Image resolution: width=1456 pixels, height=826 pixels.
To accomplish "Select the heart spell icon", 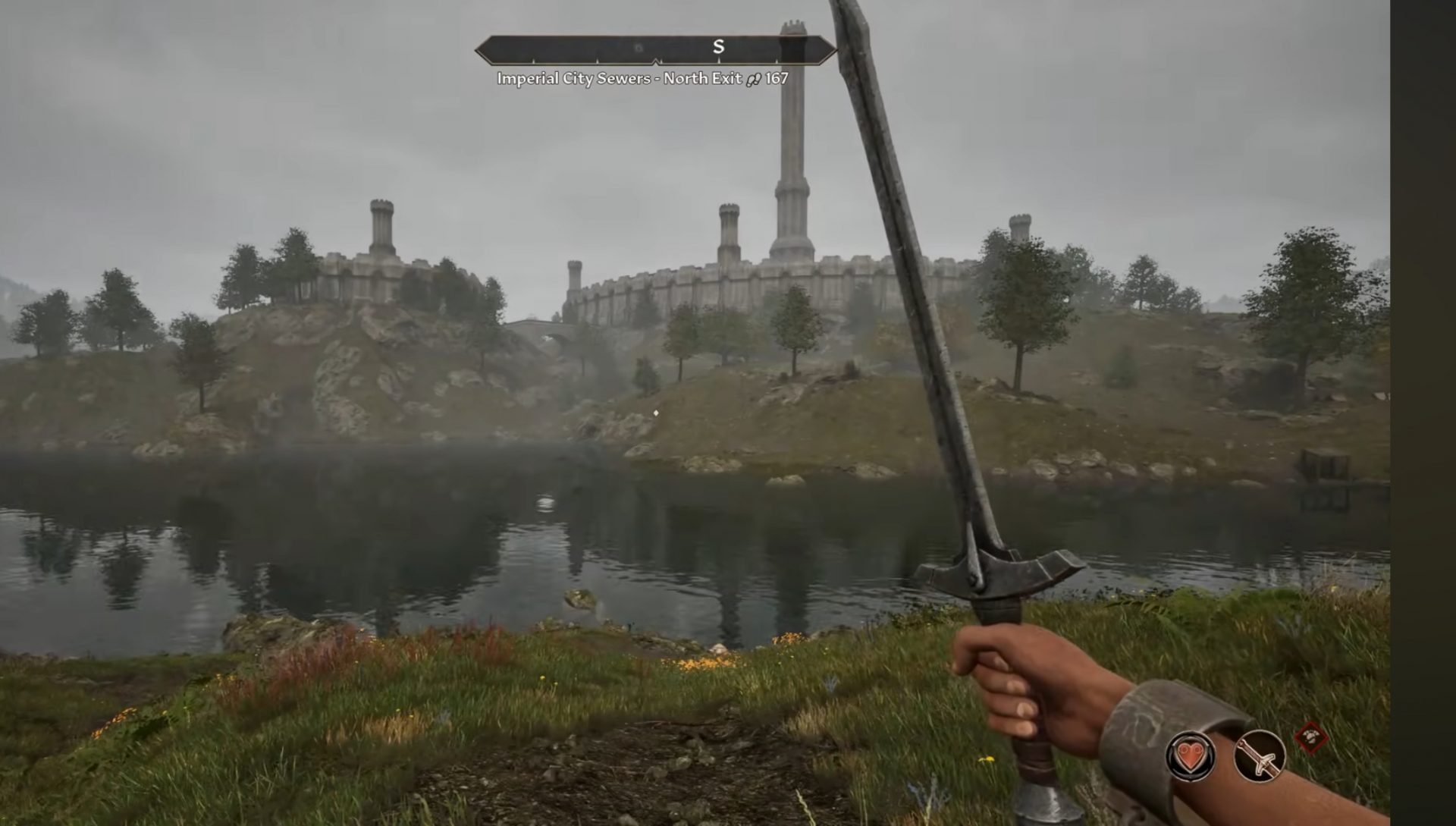I will tap(1191, 755).
